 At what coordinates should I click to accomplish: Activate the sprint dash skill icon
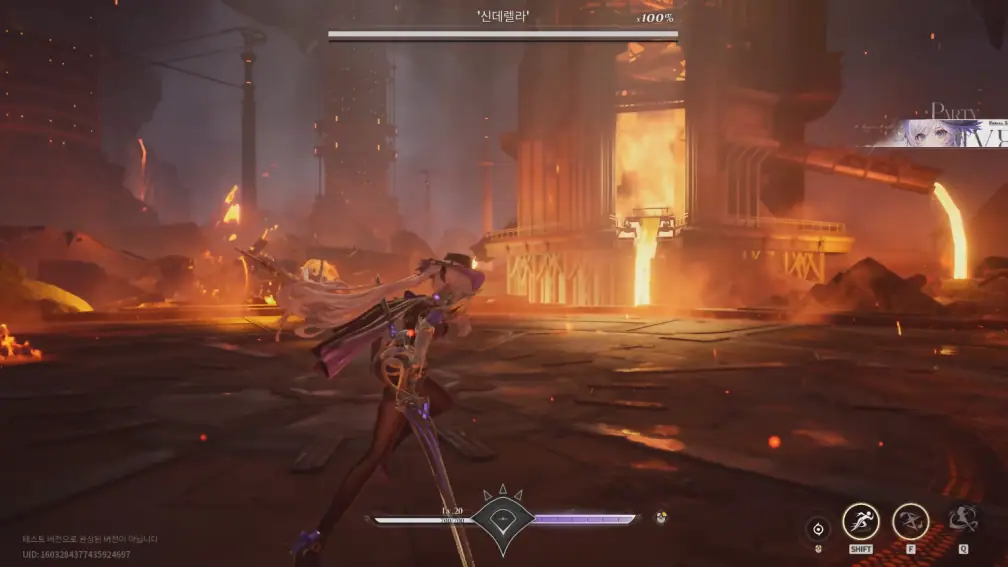(861, 521)
